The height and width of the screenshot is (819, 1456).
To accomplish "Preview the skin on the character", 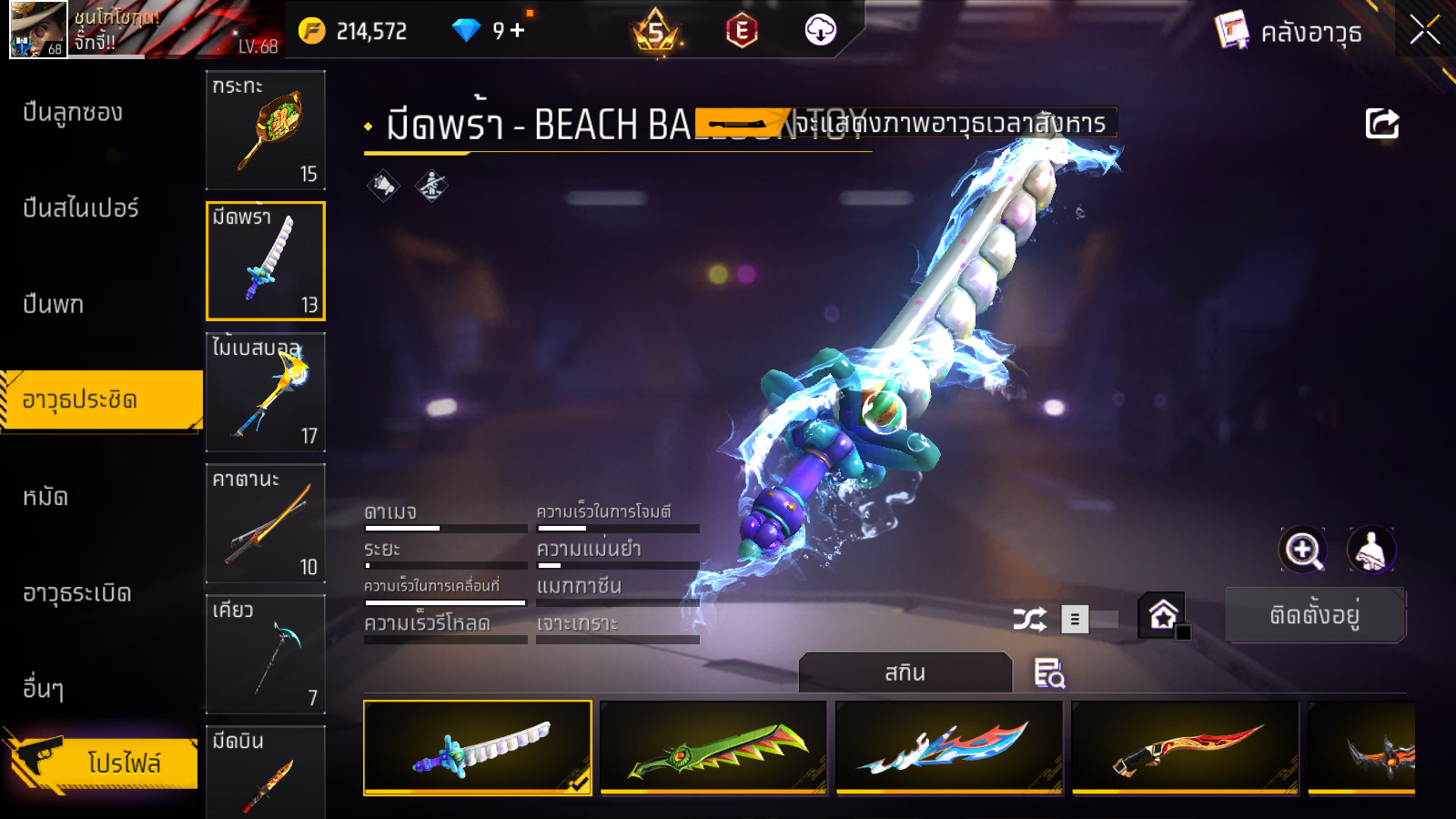I will click(x=1370, y=550).
